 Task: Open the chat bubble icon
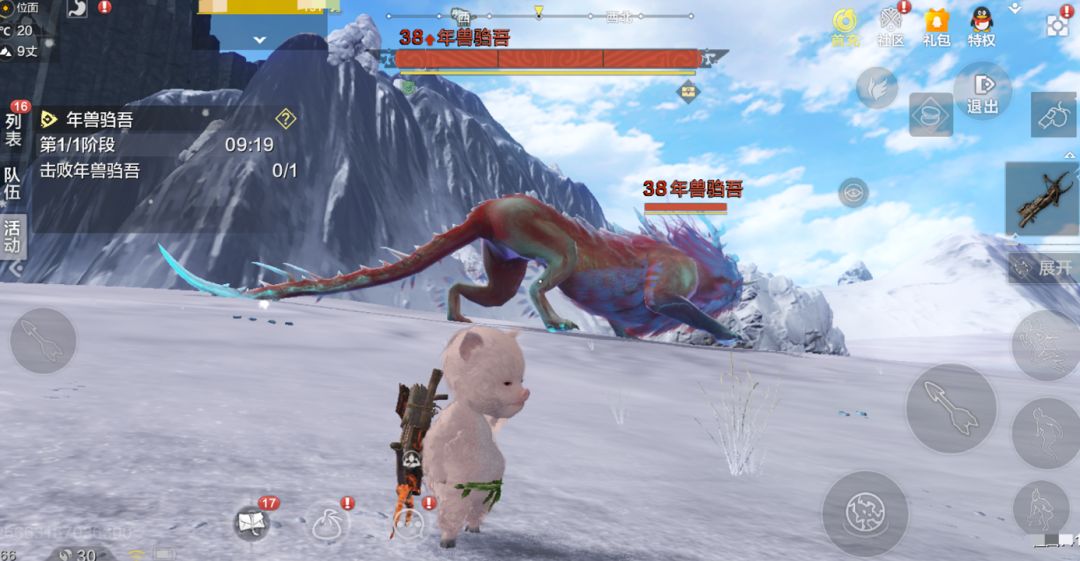pos(408,524)
